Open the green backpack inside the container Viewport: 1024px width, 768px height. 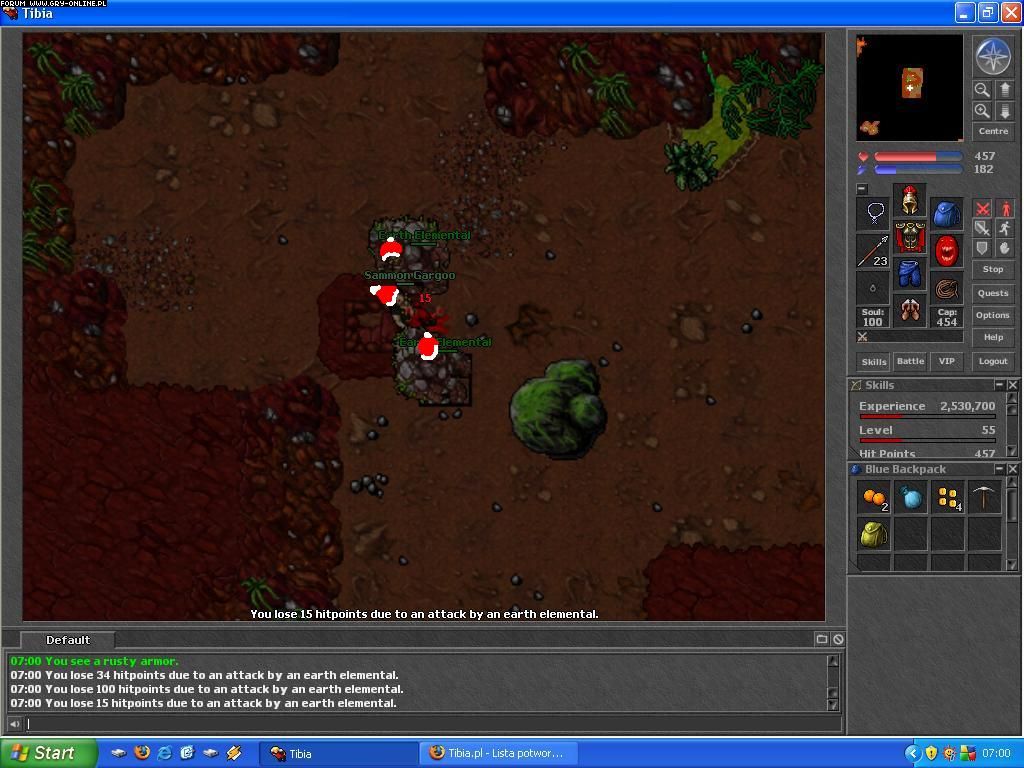point(874,534)
